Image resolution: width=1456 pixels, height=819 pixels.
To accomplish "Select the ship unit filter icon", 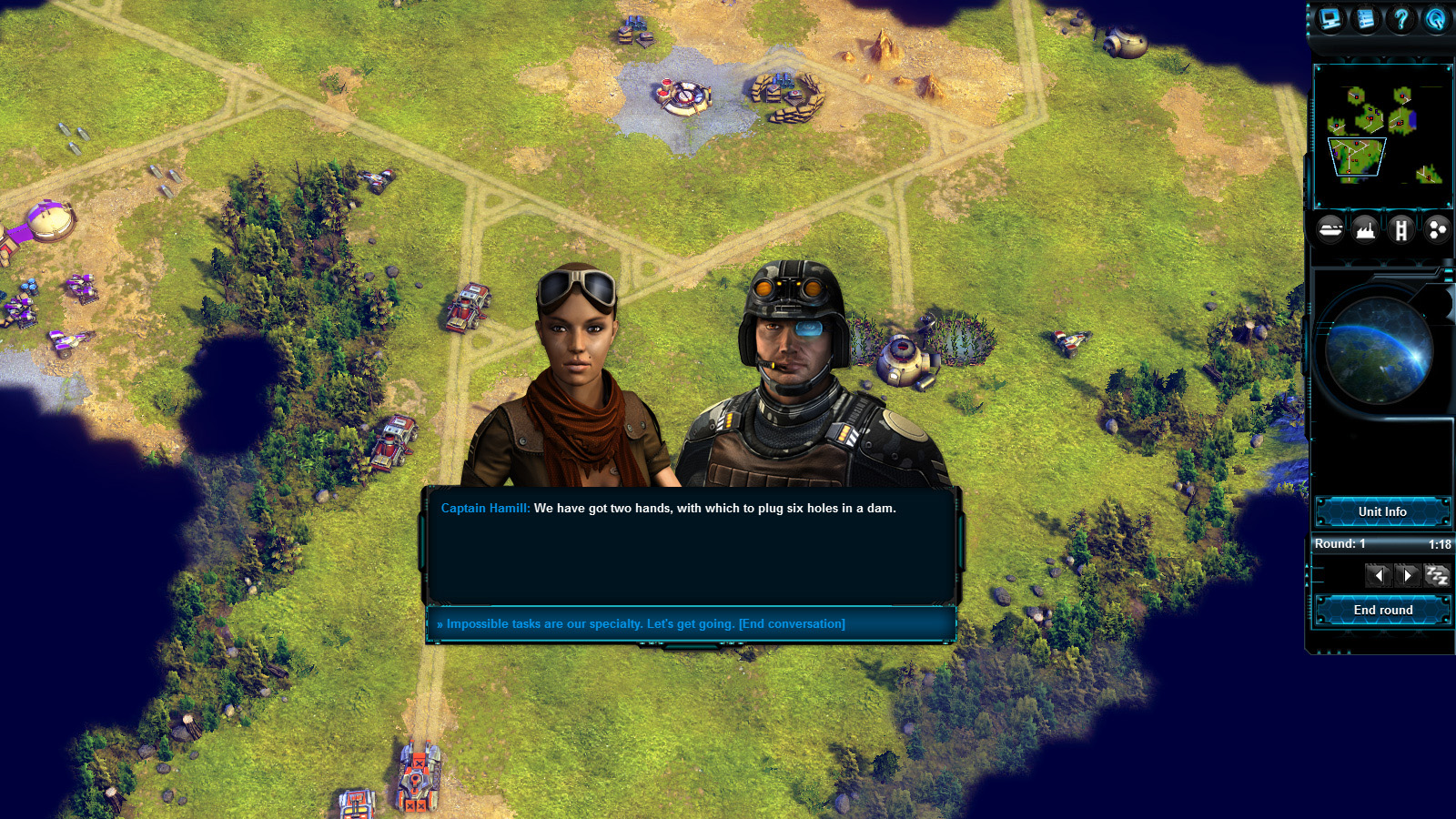I will point(1330,229).
